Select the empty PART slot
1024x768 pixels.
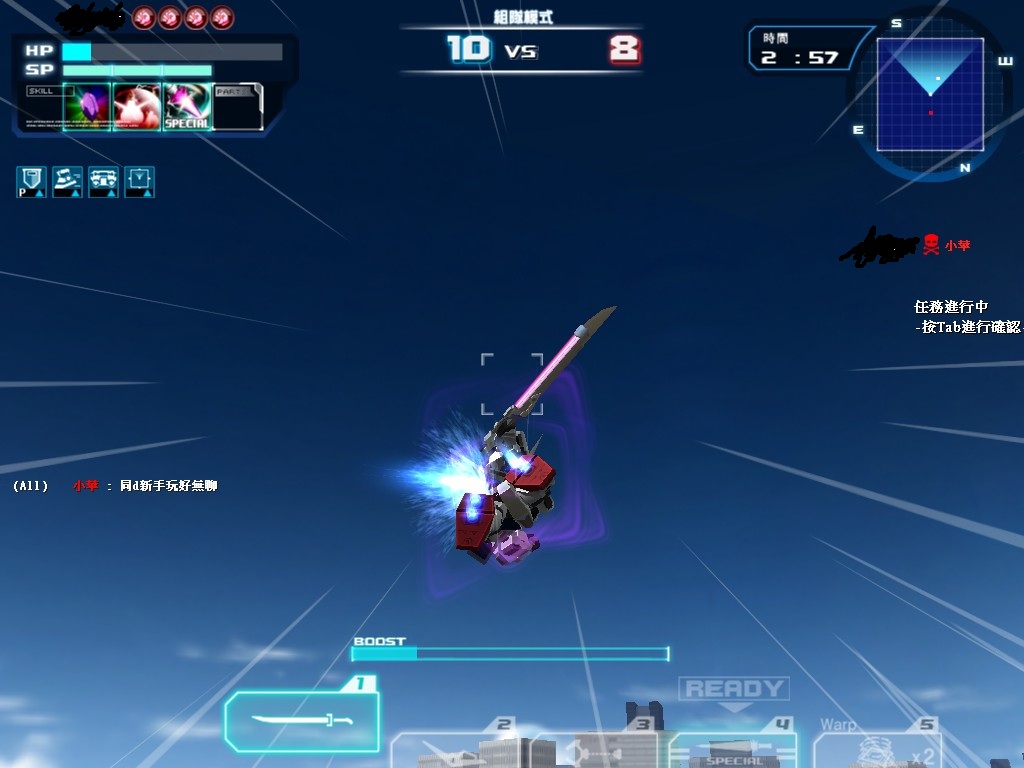tap(238, 107)
